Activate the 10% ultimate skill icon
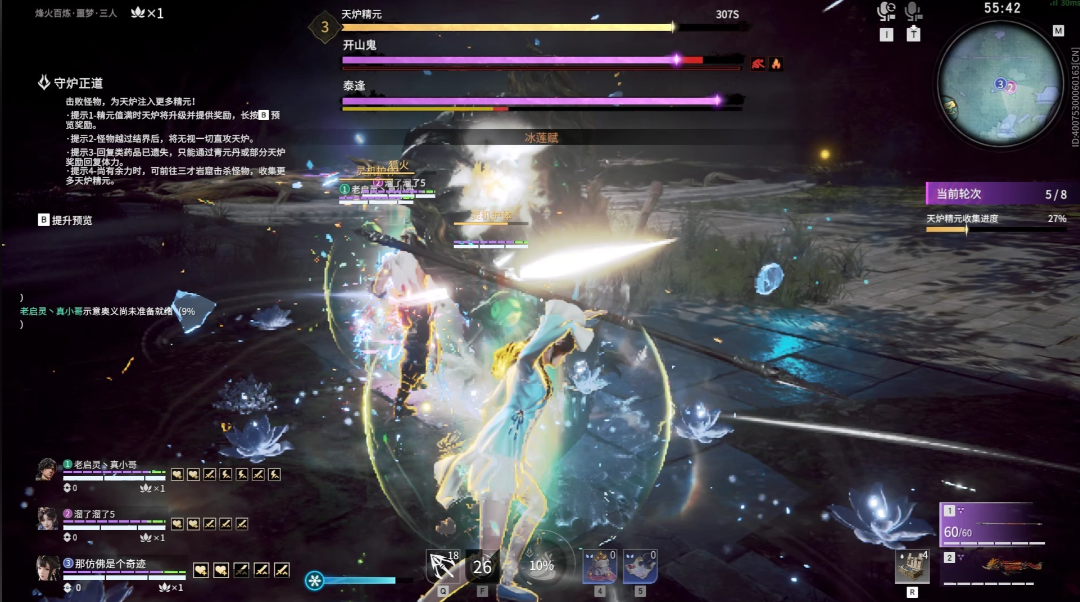Screen dimensions: 1080x602 pyautogui.click(x=541, y=564)
